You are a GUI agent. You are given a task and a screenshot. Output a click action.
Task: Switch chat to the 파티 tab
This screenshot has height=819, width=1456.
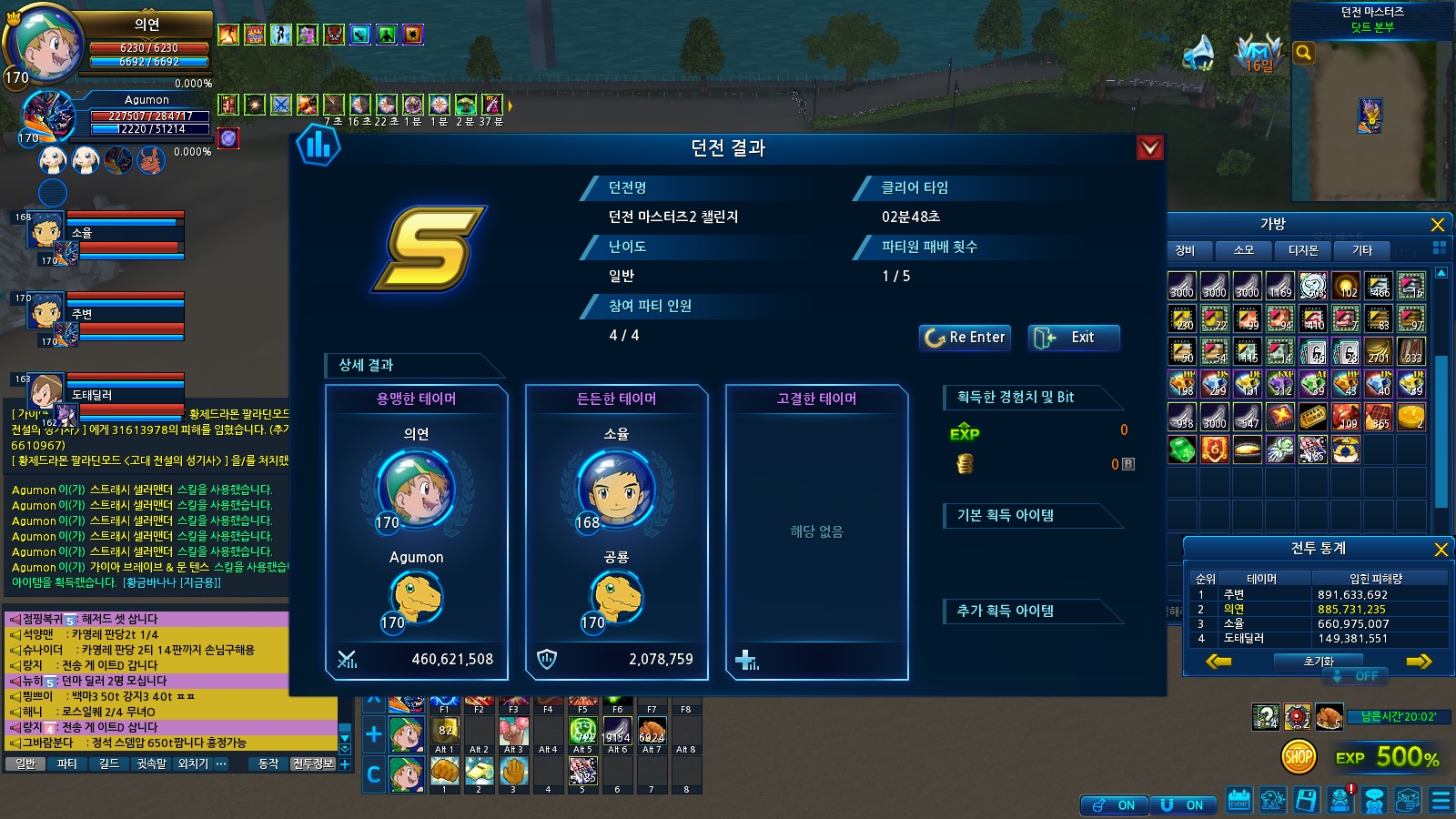(66, 764)
